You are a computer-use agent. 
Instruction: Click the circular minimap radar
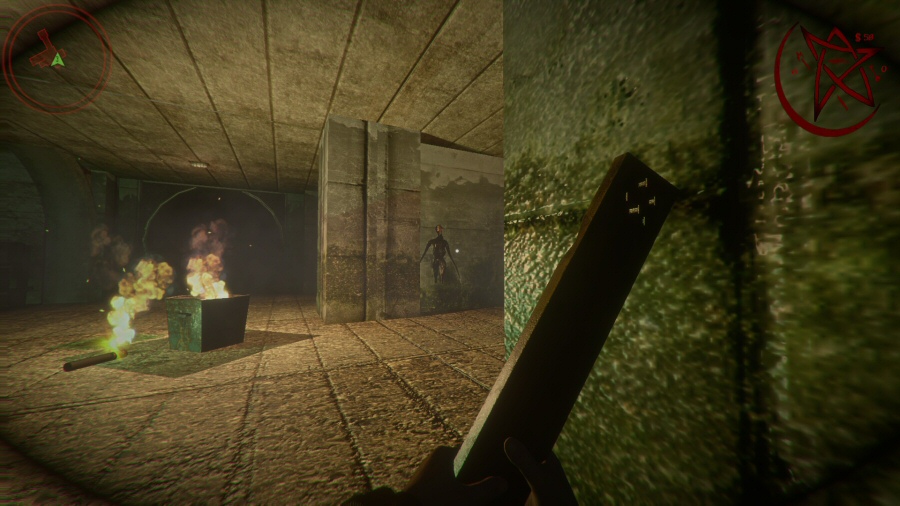pyautogui.click(x=57, y=57)
